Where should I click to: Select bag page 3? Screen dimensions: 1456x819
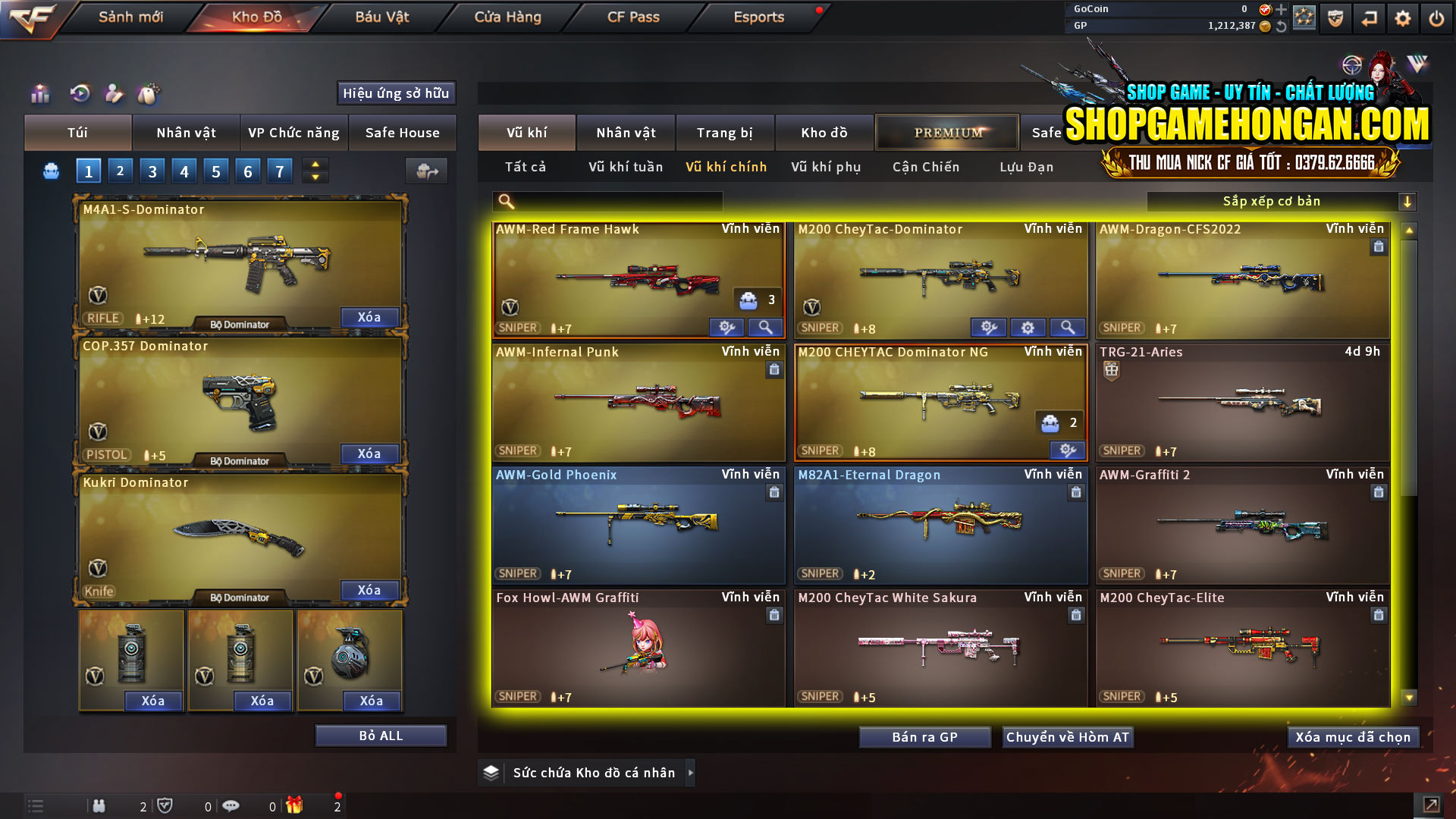click(152, 171)
